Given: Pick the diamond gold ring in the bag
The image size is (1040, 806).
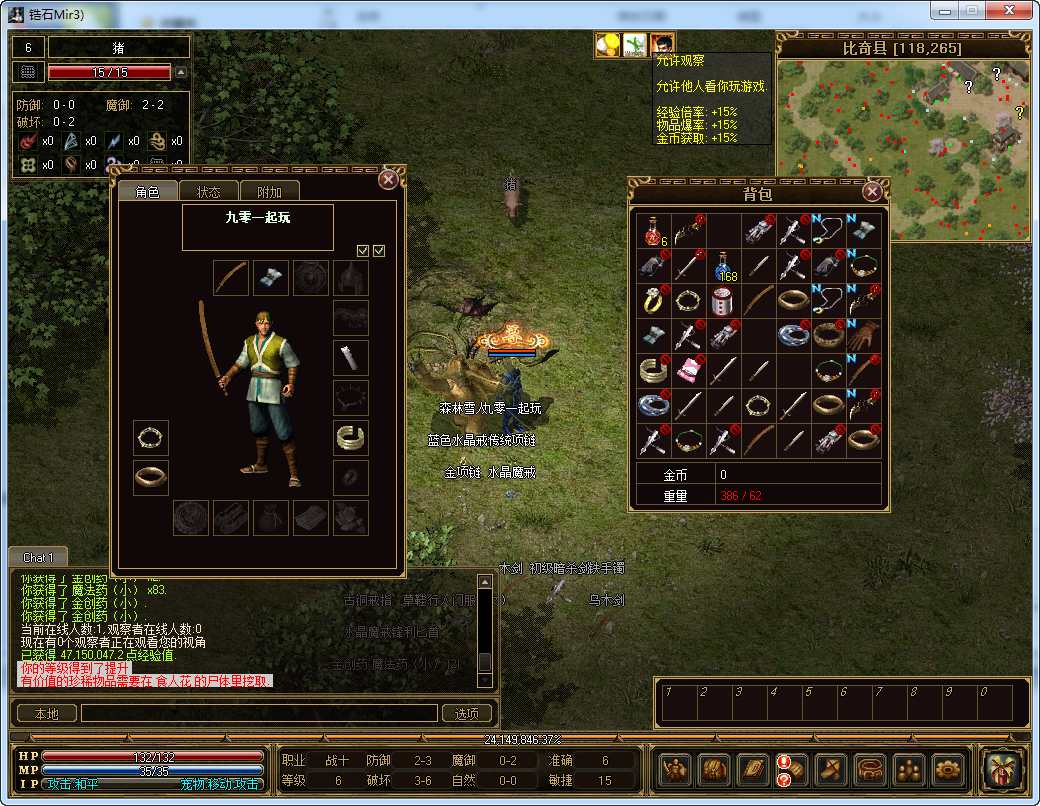Looking at the screenshot, I should [x=655, y=301].
